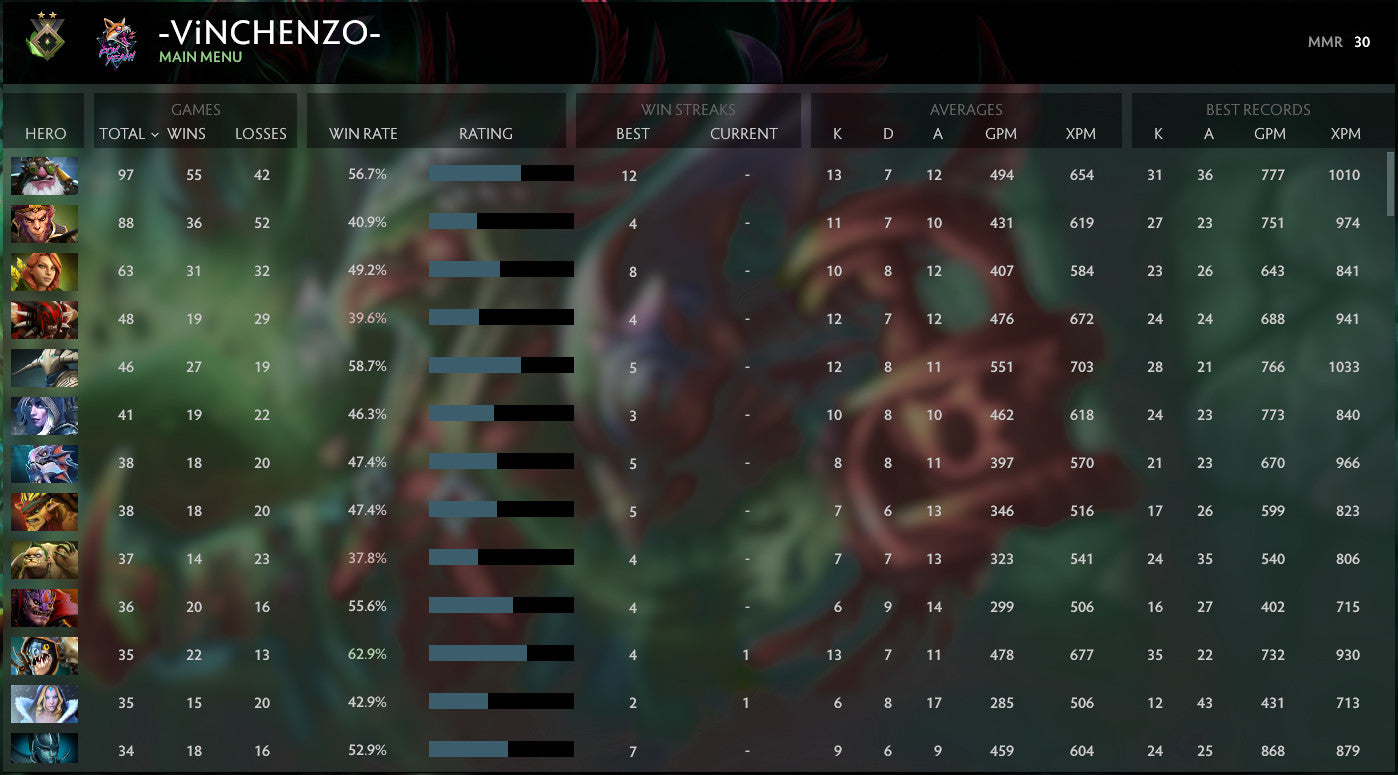Sort heroes by LOSSES column
The height and width of the screenshot is (775, 1398).
[260, 133]
